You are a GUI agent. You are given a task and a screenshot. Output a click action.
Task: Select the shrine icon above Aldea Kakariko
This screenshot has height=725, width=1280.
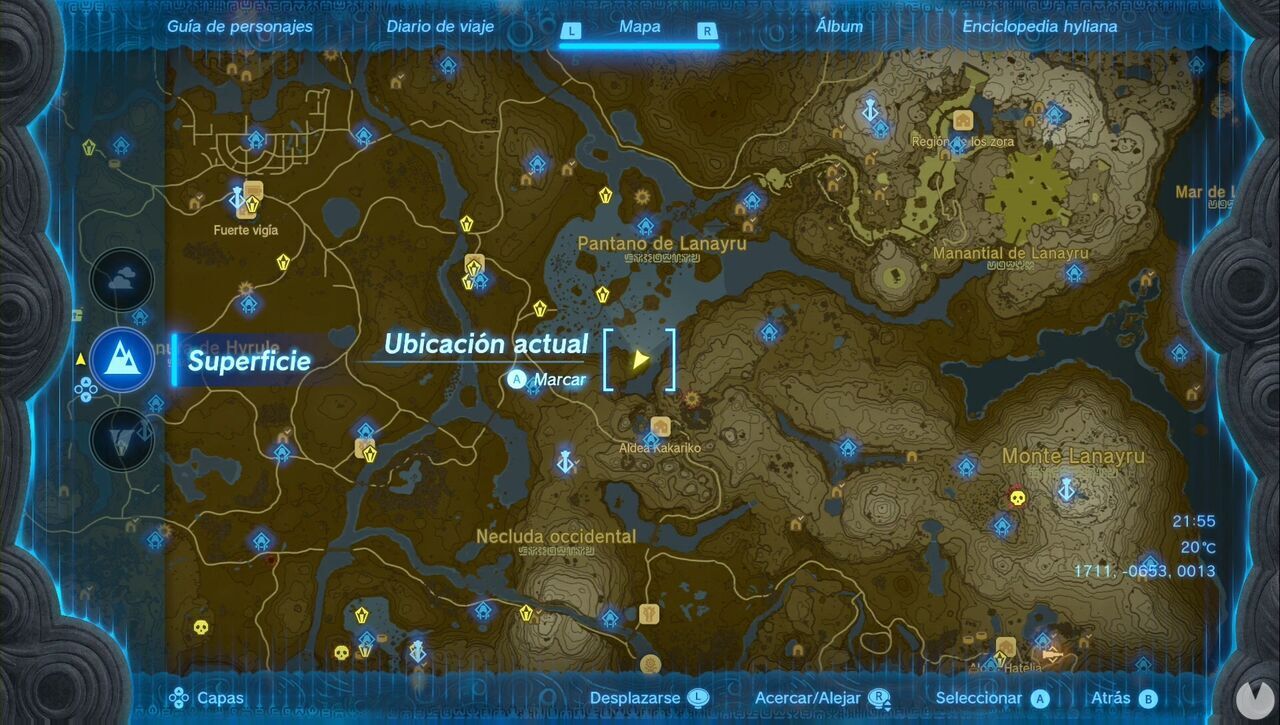coord(651,439)
